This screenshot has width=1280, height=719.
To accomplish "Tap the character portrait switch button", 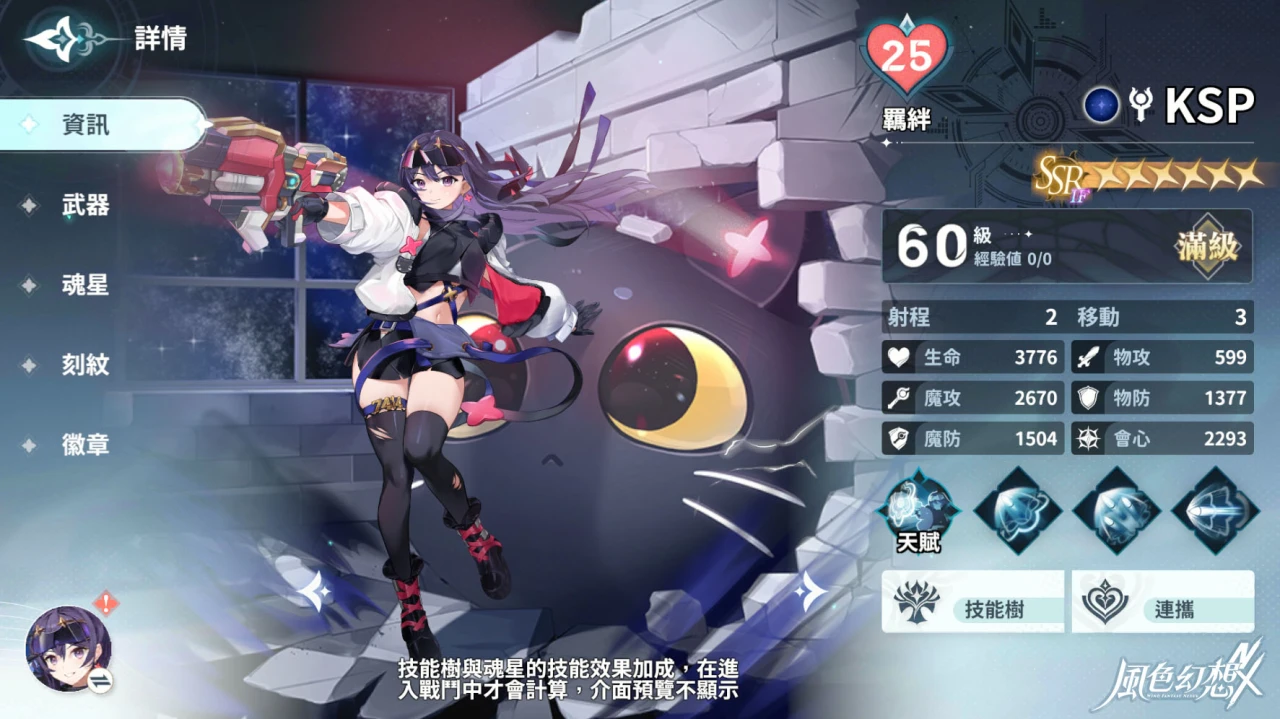I will point(68,652).
